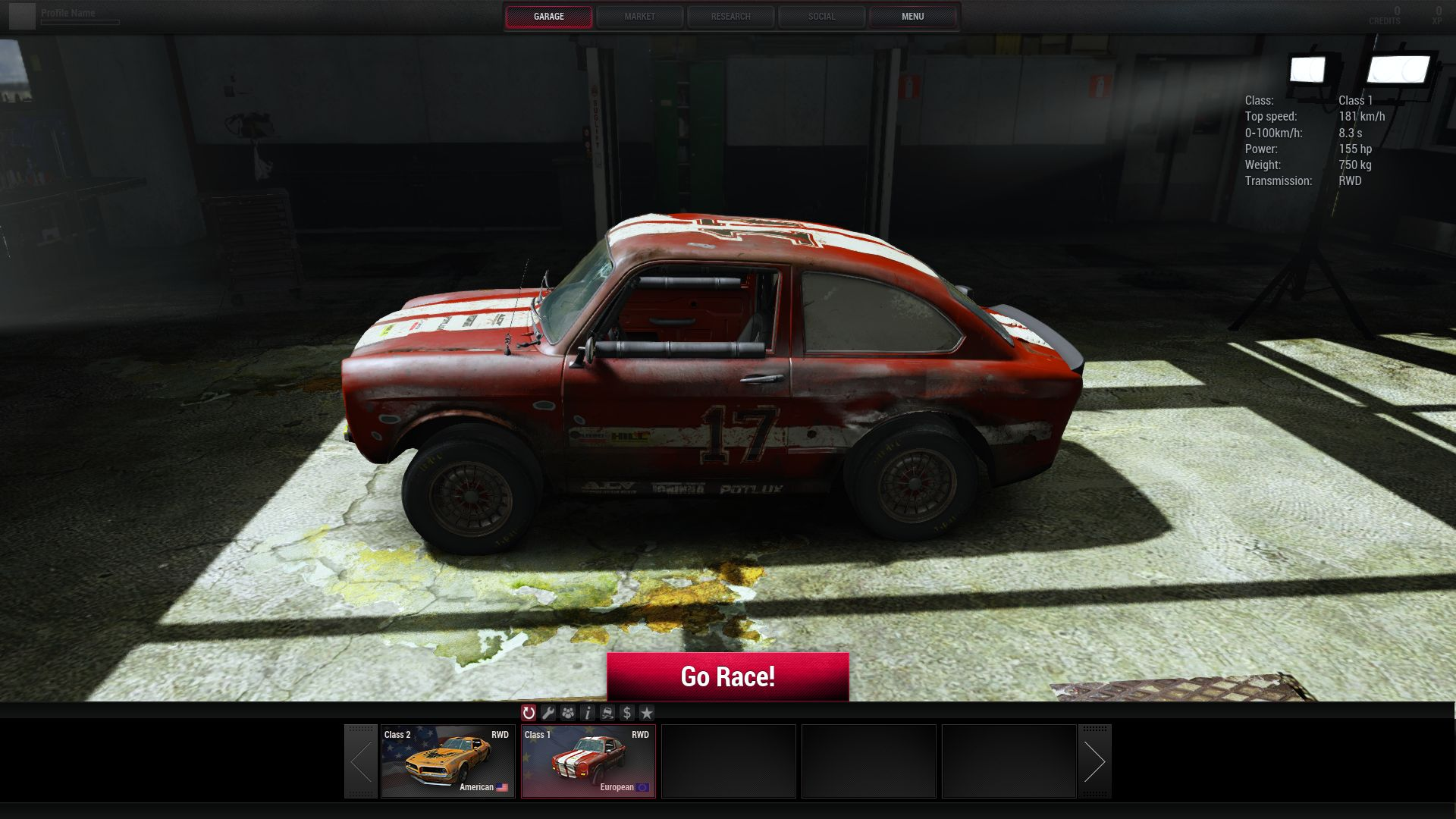The width and height of the screenshot is (1456, 819).
Task: Open the Garage tab
Action: (548, 17)
